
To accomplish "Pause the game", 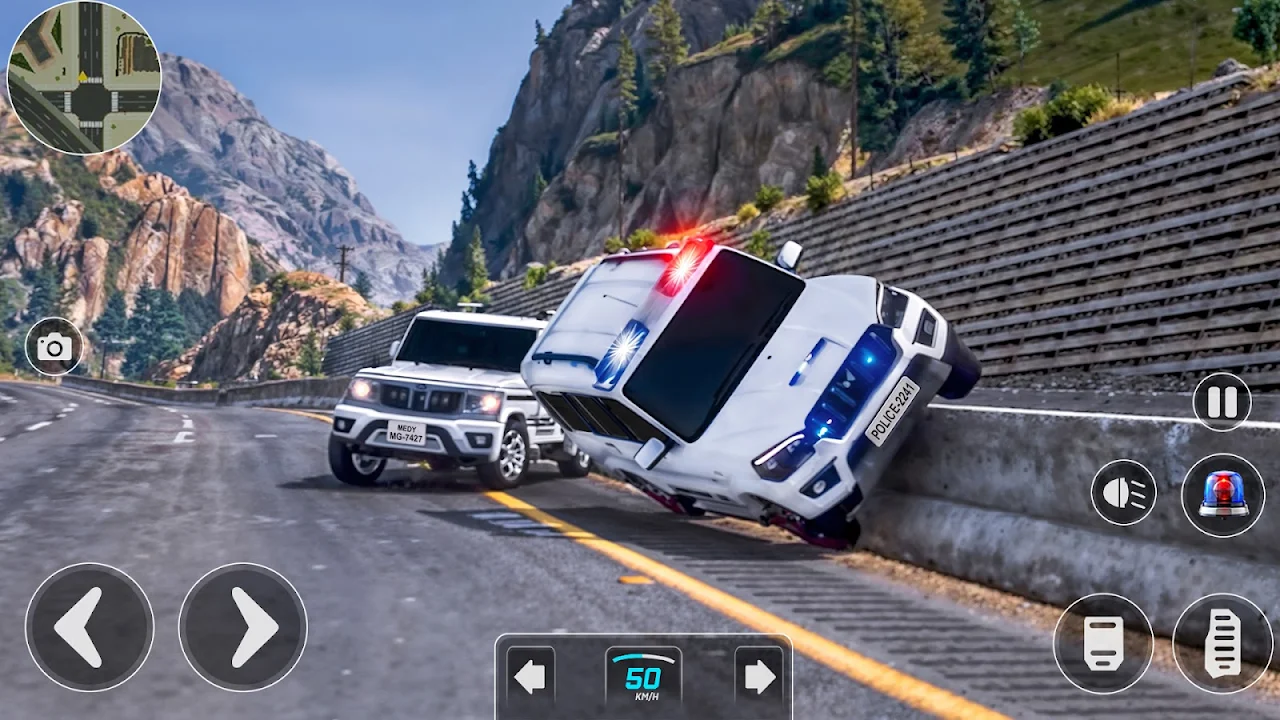I will tap(1222, 402).
